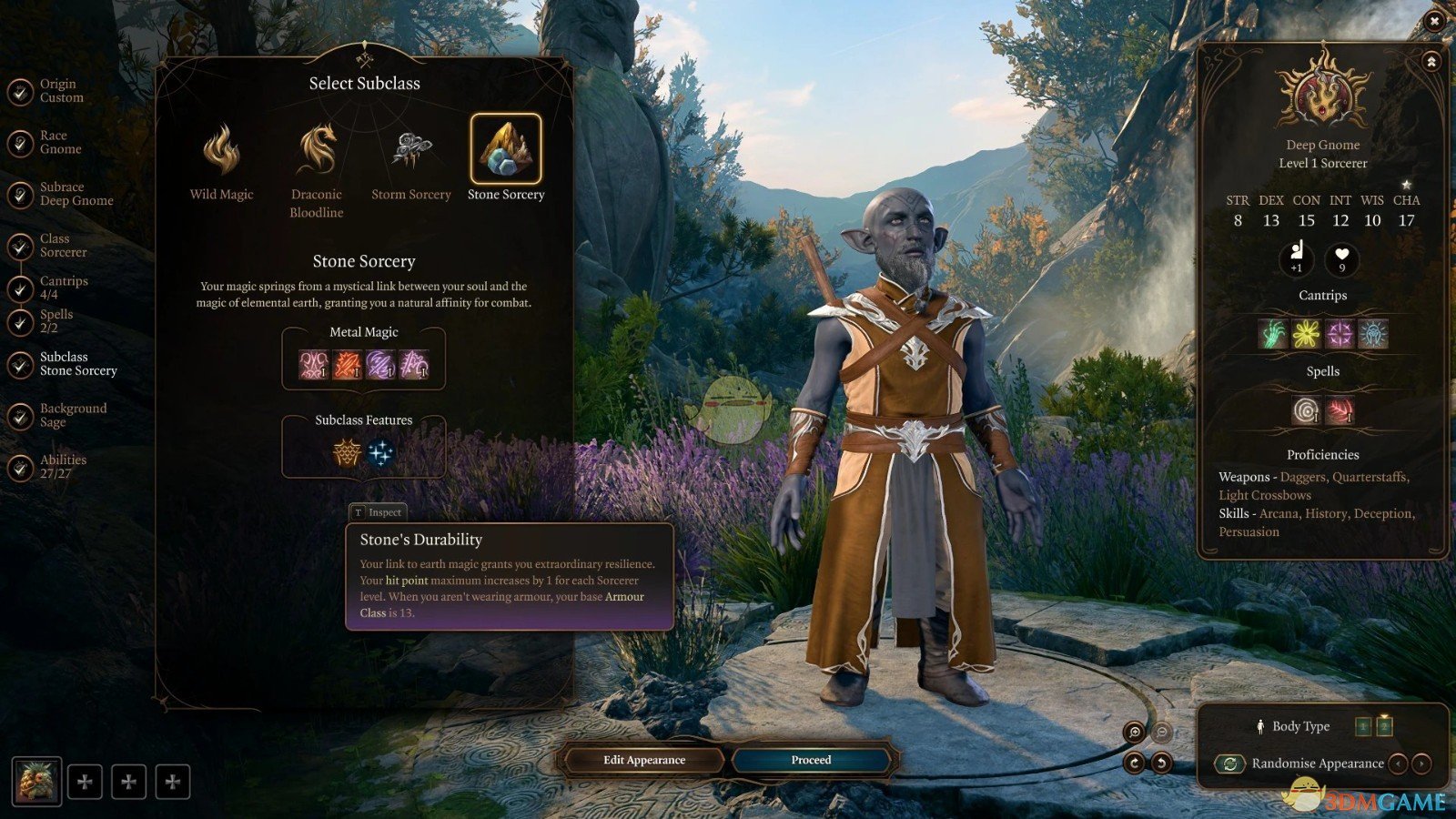The height and width of the screenshot is (819, 1456).
Task: Go to the Spells selection step
Action: [56, 321]
